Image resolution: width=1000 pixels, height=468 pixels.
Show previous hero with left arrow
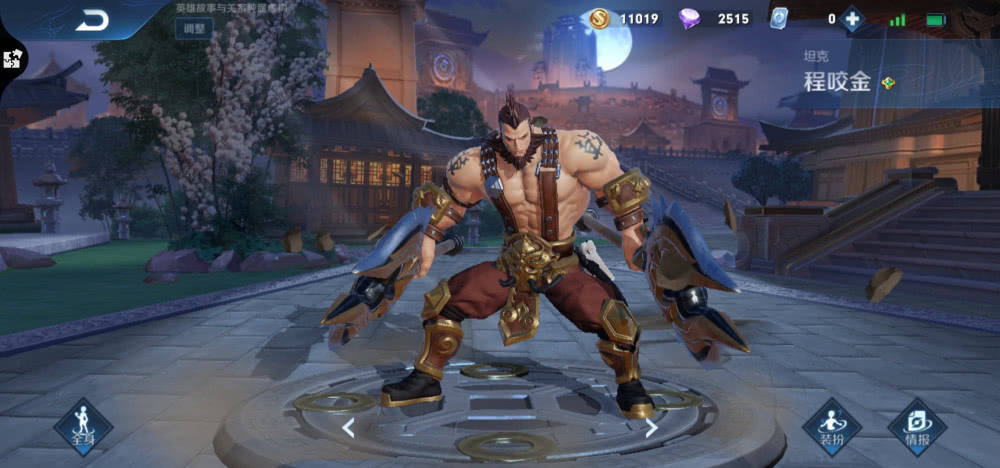[348, 428]
